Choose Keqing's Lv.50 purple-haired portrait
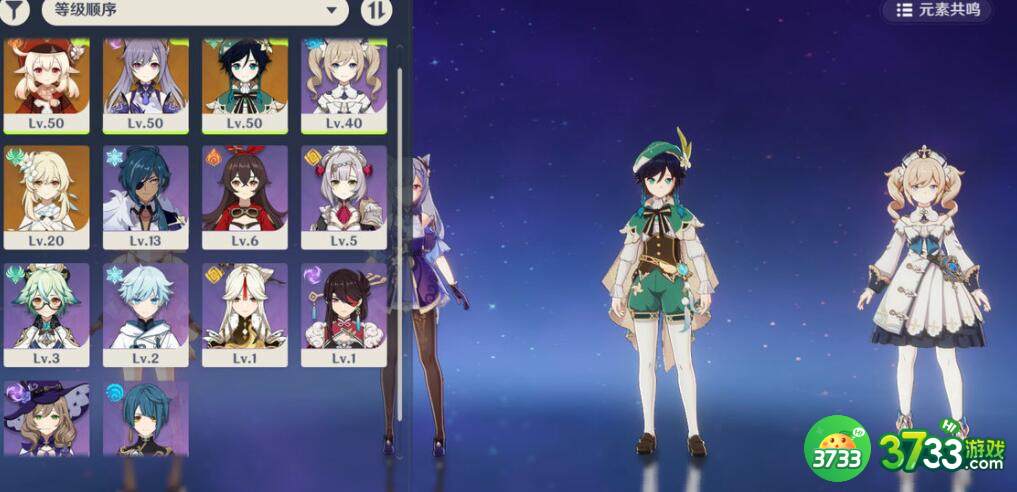This screenshot has width=1017, height=492. [146, 84]
